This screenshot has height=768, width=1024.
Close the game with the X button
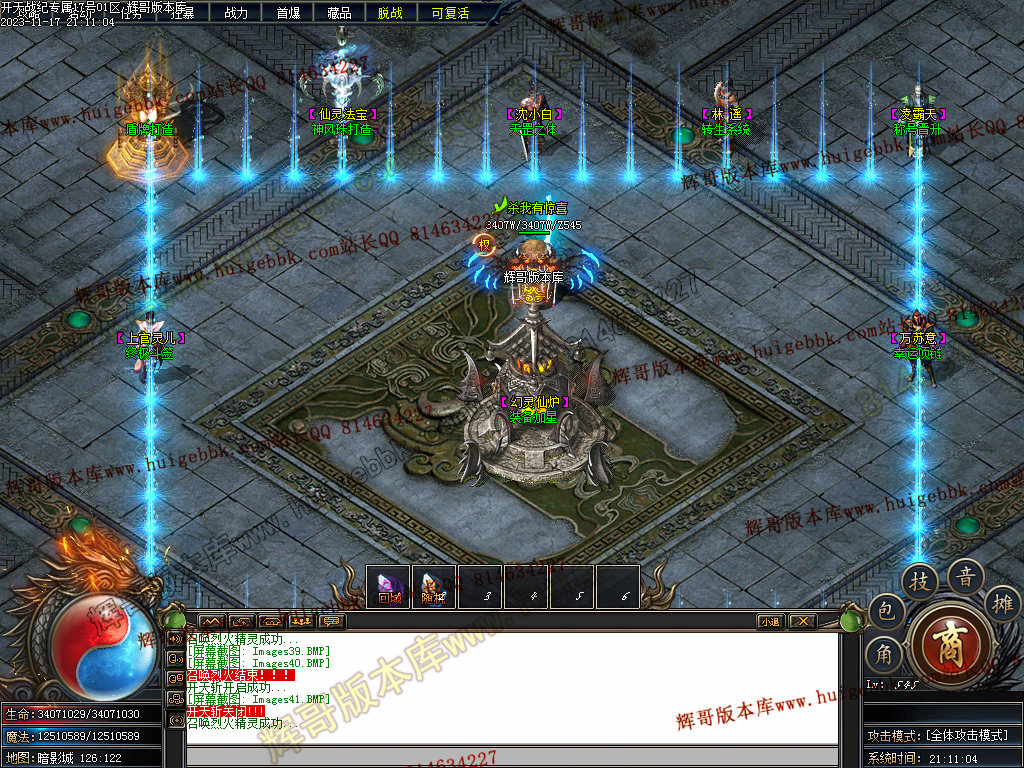point(802,621)
